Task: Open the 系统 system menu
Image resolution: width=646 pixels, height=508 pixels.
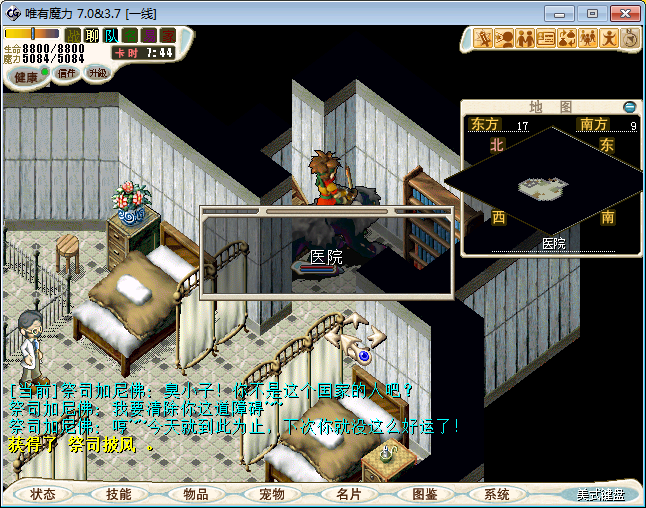Action: [x=496, y=494]
